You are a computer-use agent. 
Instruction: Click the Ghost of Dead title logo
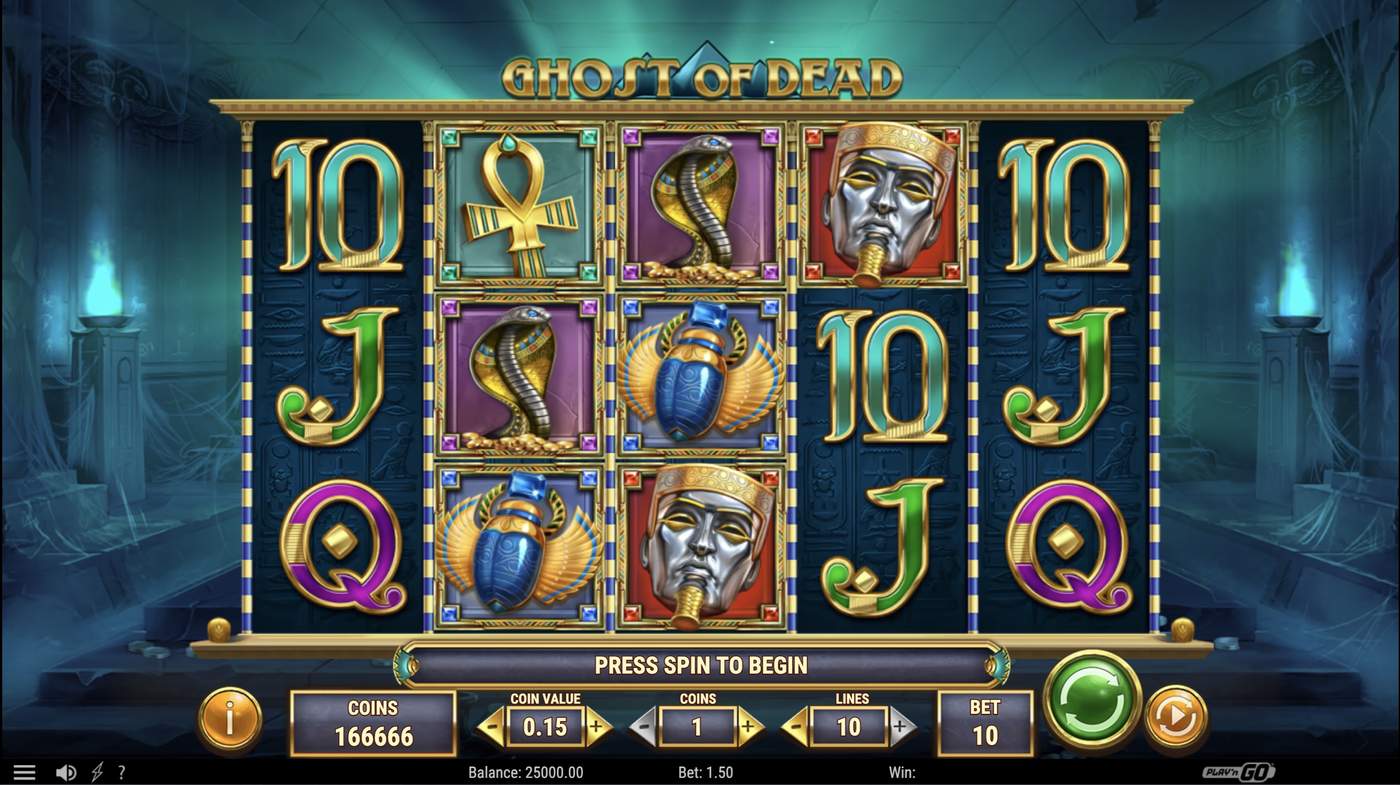pos(700,70)
